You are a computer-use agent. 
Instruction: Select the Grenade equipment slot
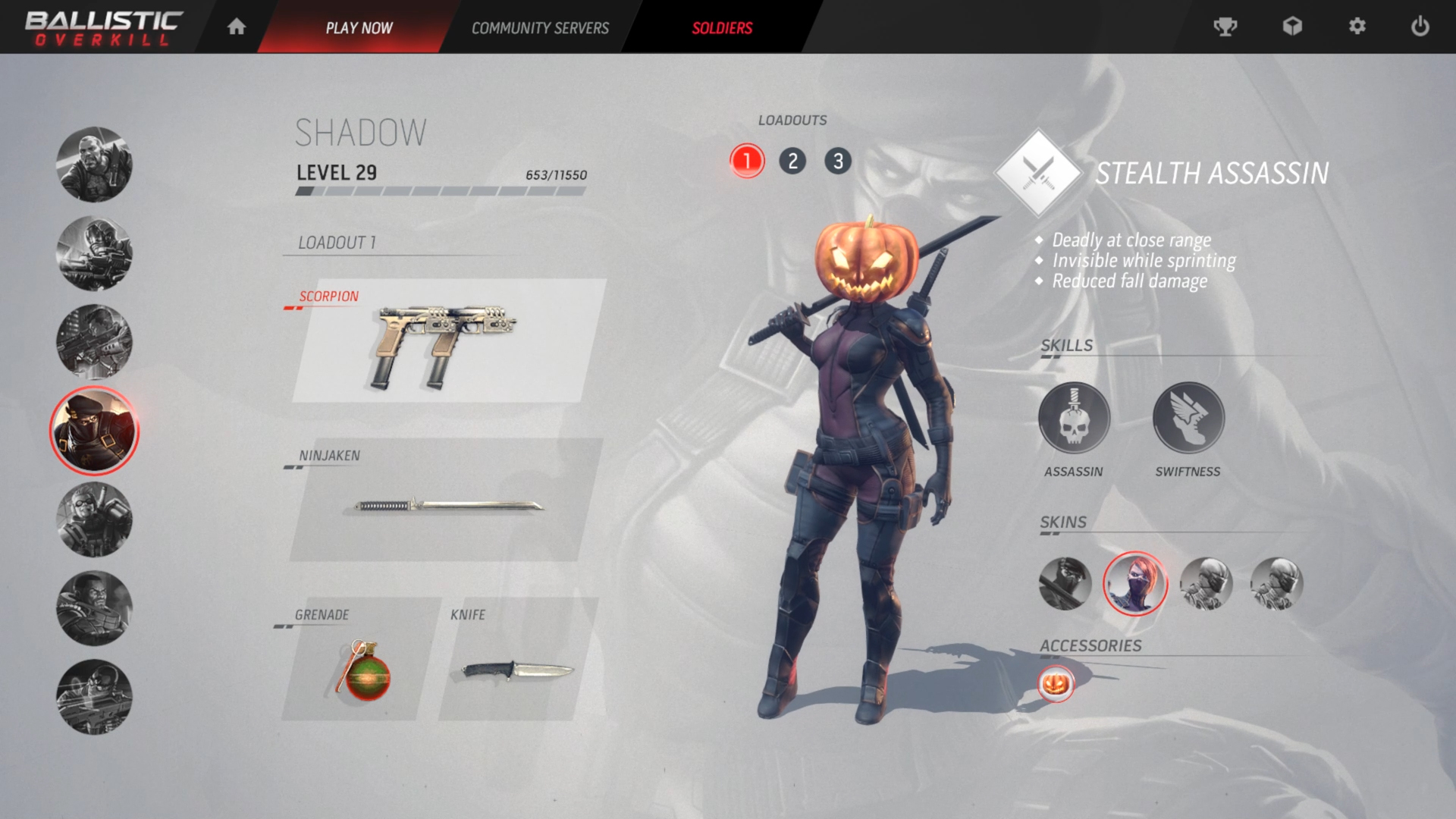360,660
